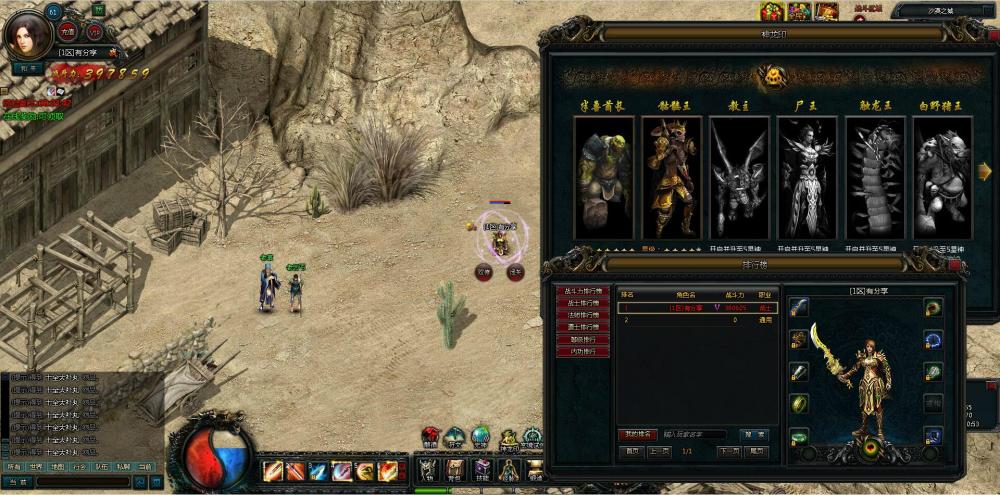This screenshot has height=495, width=1000.
Task: Select the rank 1 player row
Action: 697,308
